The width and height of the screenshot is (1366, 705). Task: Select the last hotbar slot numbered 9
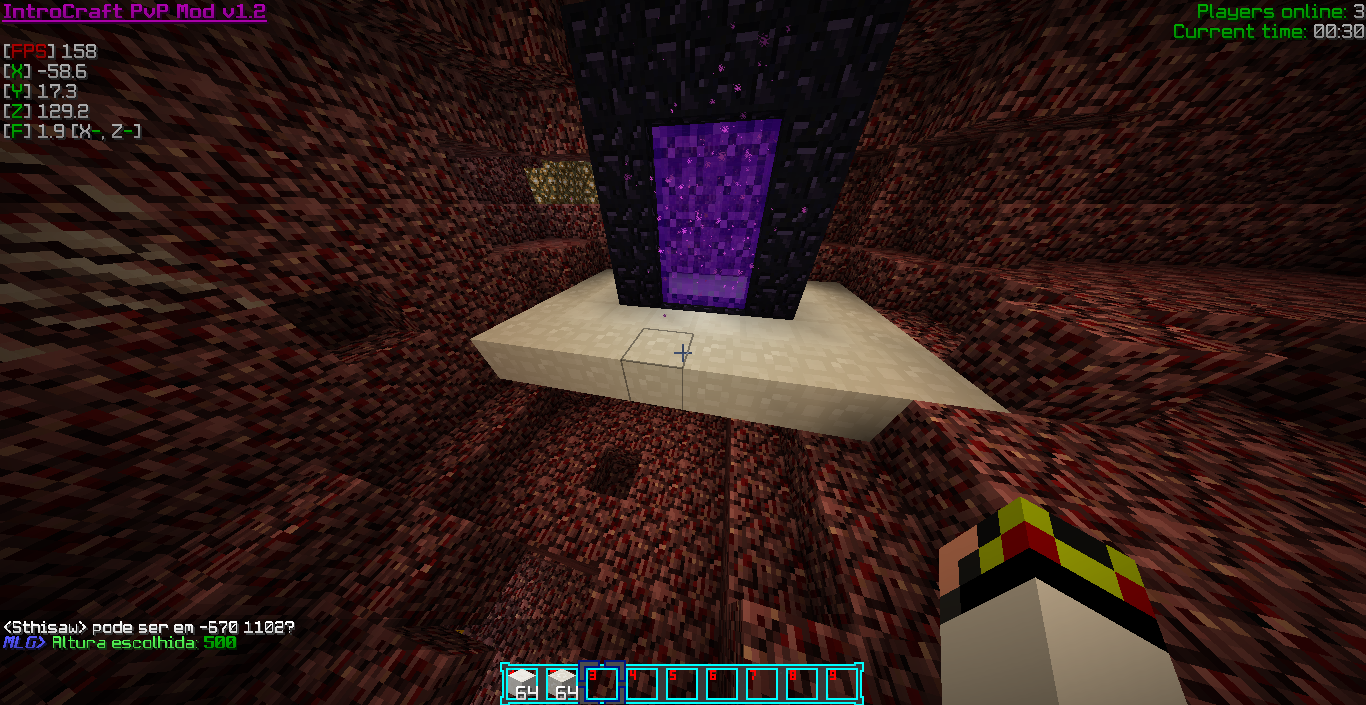[841, 684]
